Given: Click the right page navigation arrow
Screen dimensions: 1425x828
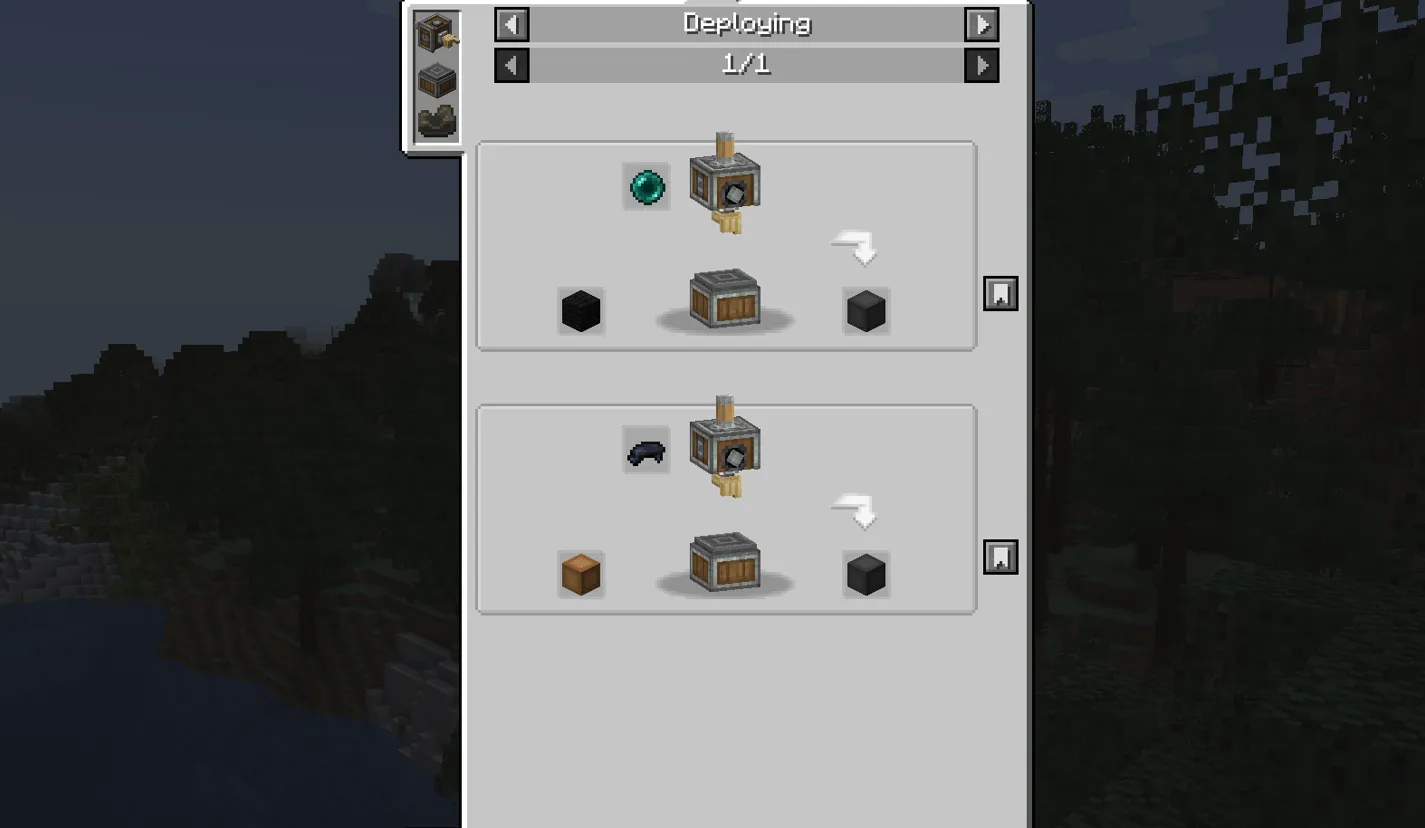Looking at the screenshot, I should [x=981, y=65].
